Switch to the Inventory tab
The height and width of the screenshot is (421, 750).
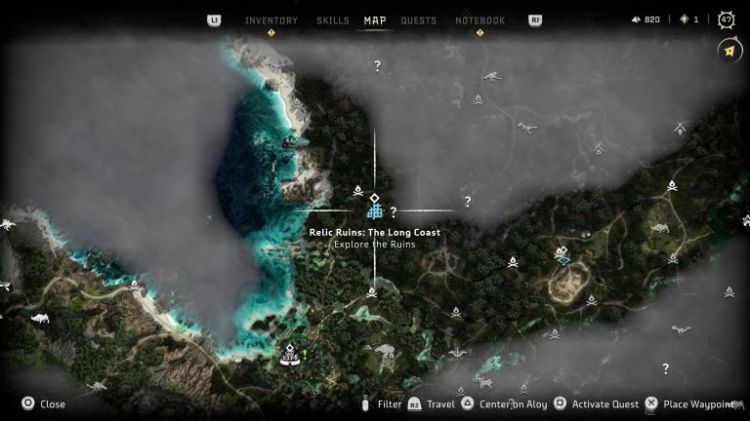pos(271,20)
